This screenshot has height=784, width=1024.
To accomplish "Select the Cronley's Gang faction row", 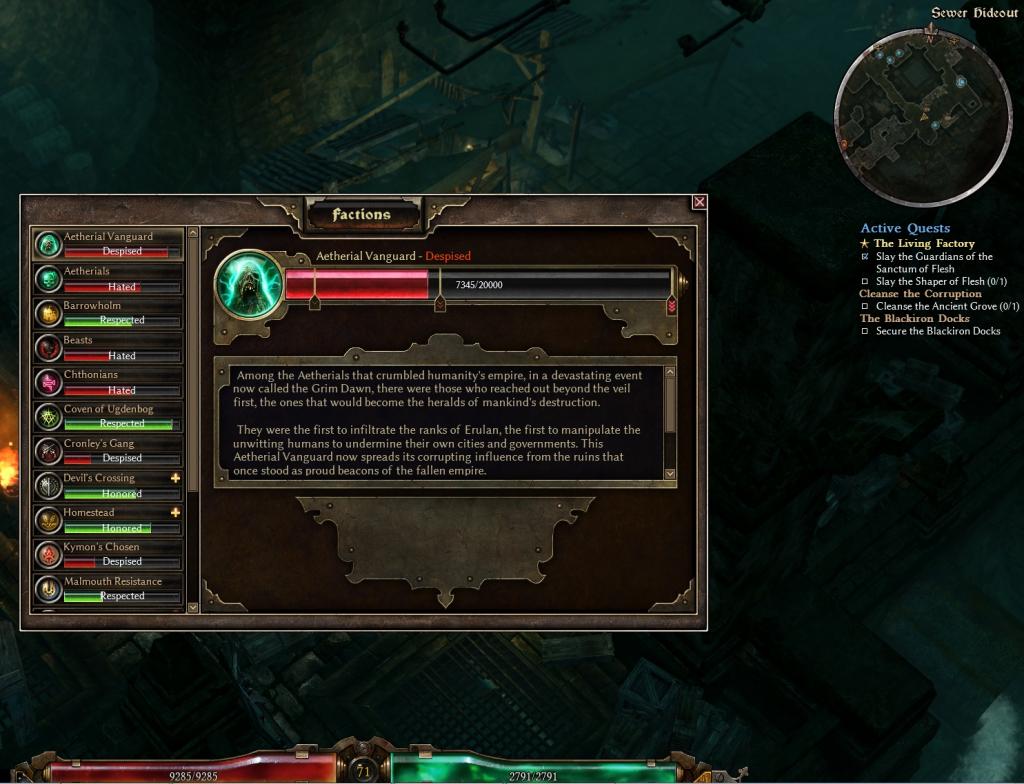I will 108,451.
